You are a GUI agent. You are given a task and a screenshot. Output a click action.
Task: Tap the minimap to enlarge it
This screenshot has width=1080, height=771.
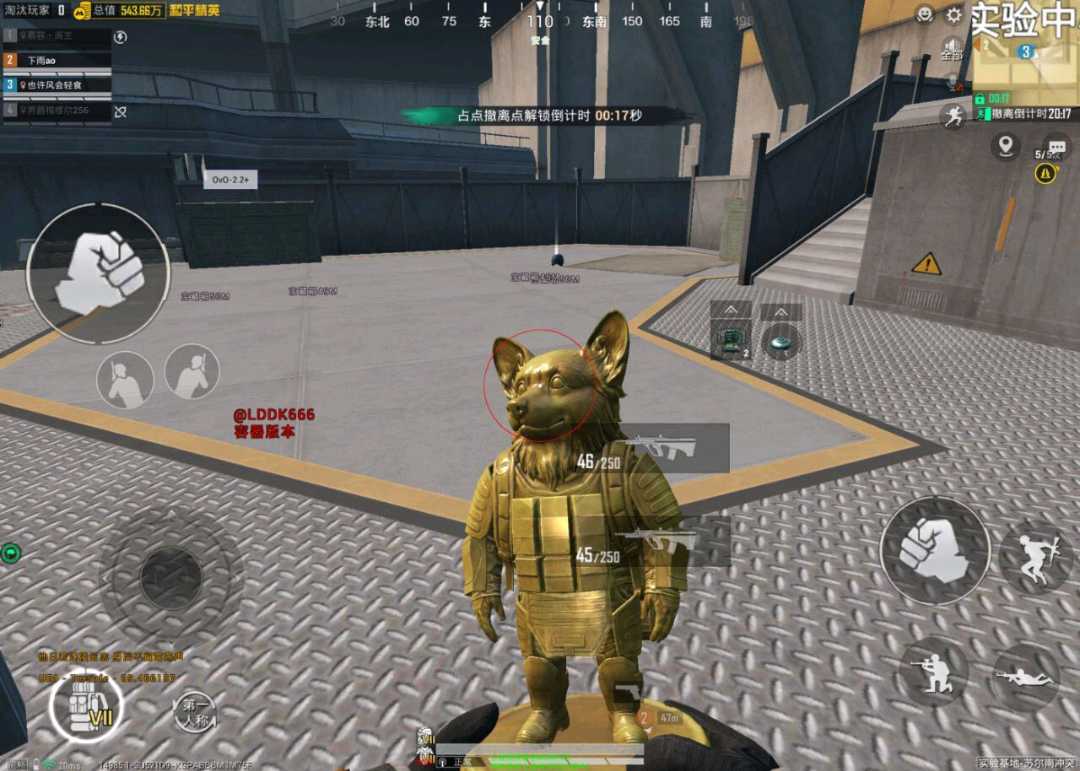click(1024, 68)
